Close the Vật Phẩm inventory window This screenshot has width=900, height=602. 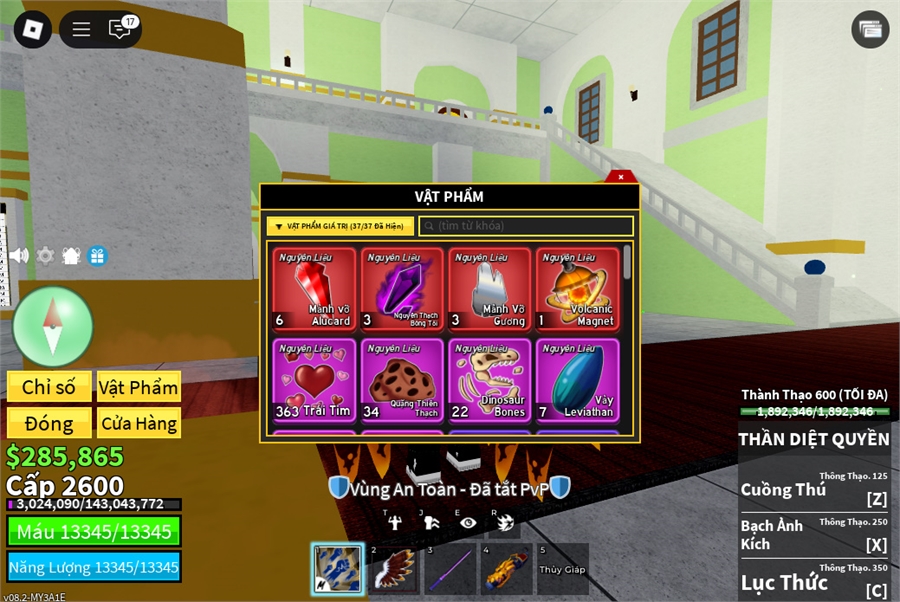click(621, 177)
